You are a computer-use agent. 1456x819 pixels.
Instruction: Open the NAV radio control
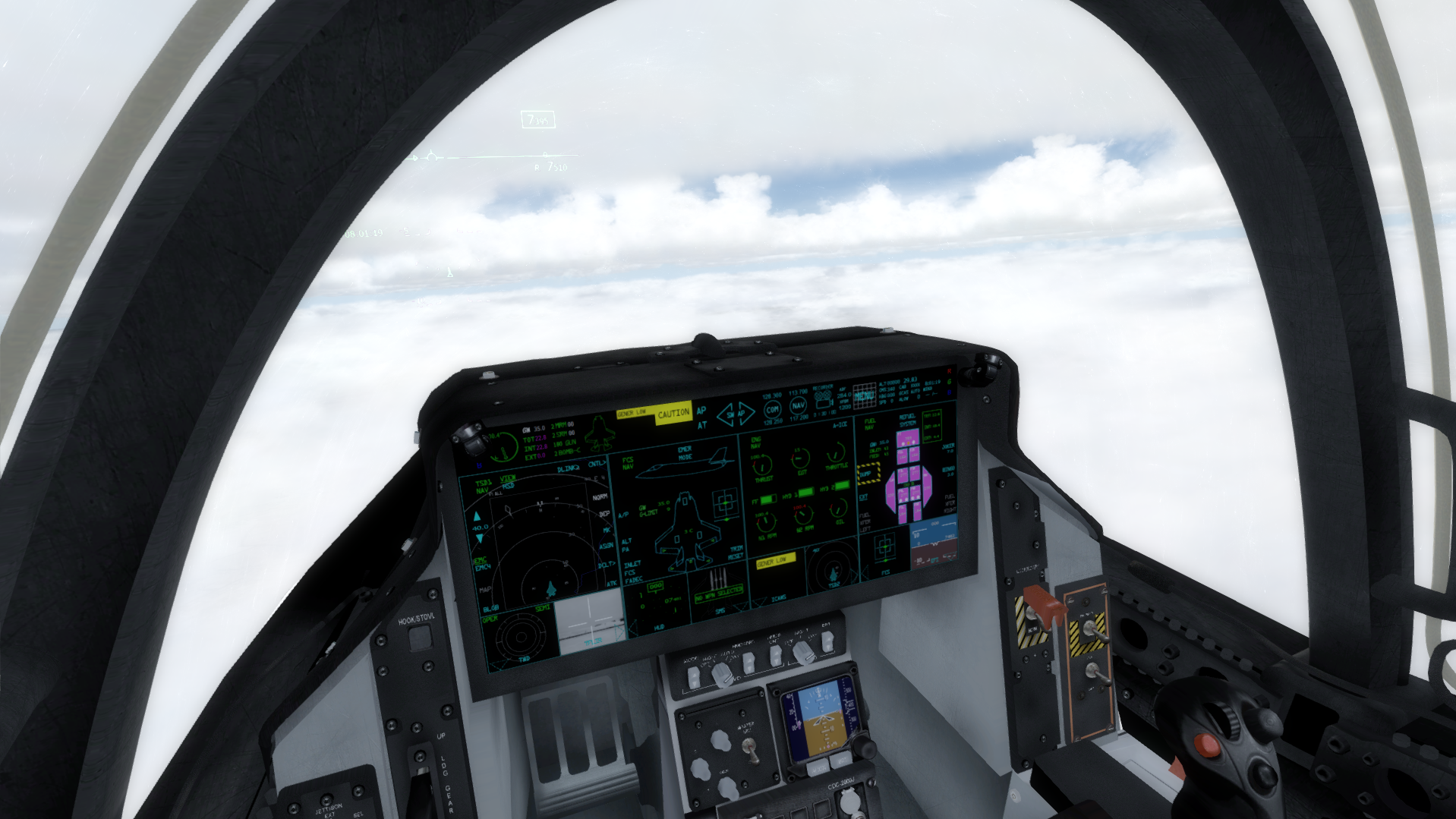click(798, 408)
